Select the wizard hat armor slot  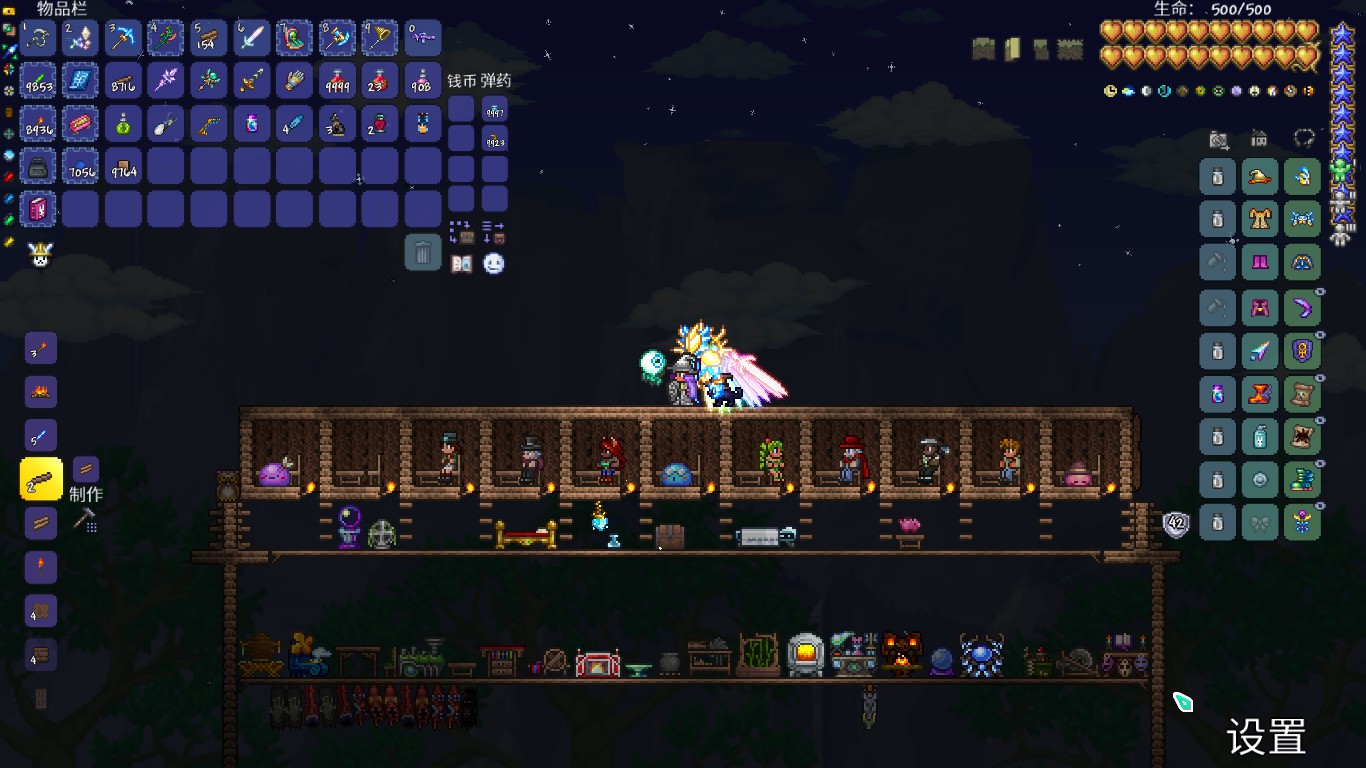pos(1260,178)
